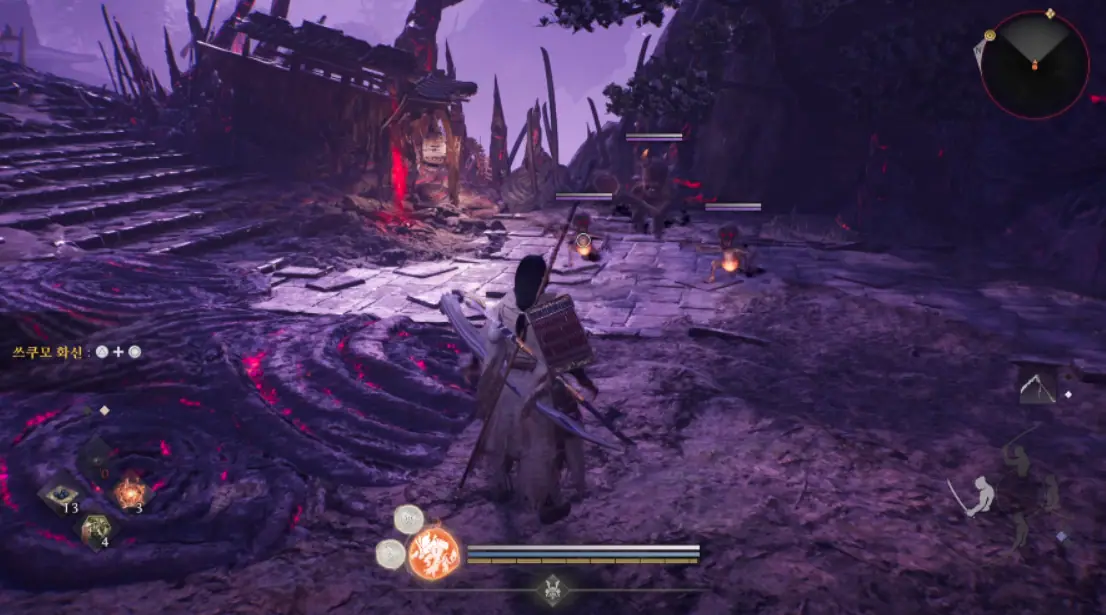
Task: Select the blue berries item with 13
Action: 59,495
